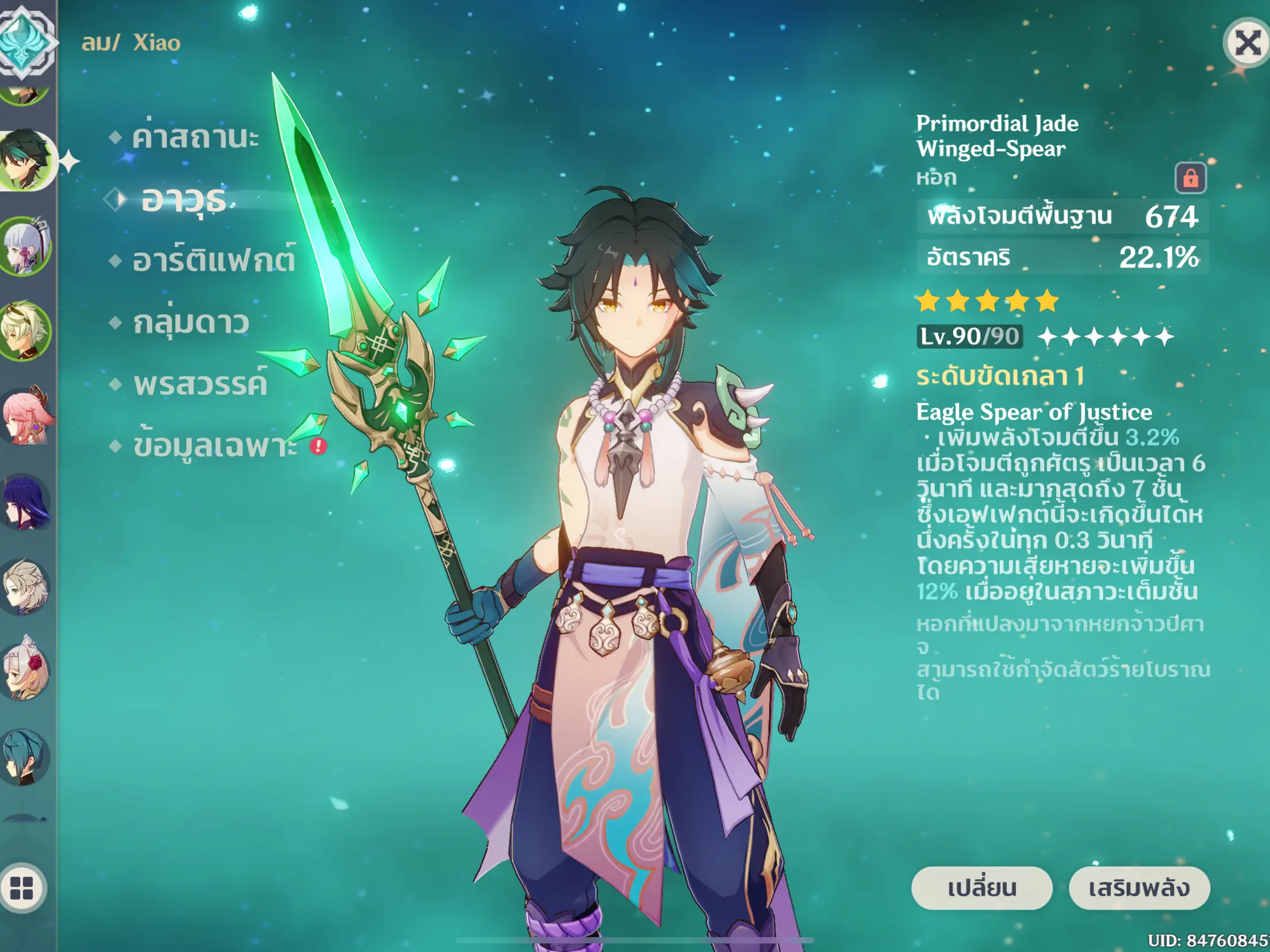Select the อาวุธ weapon tab

(184, 199)
